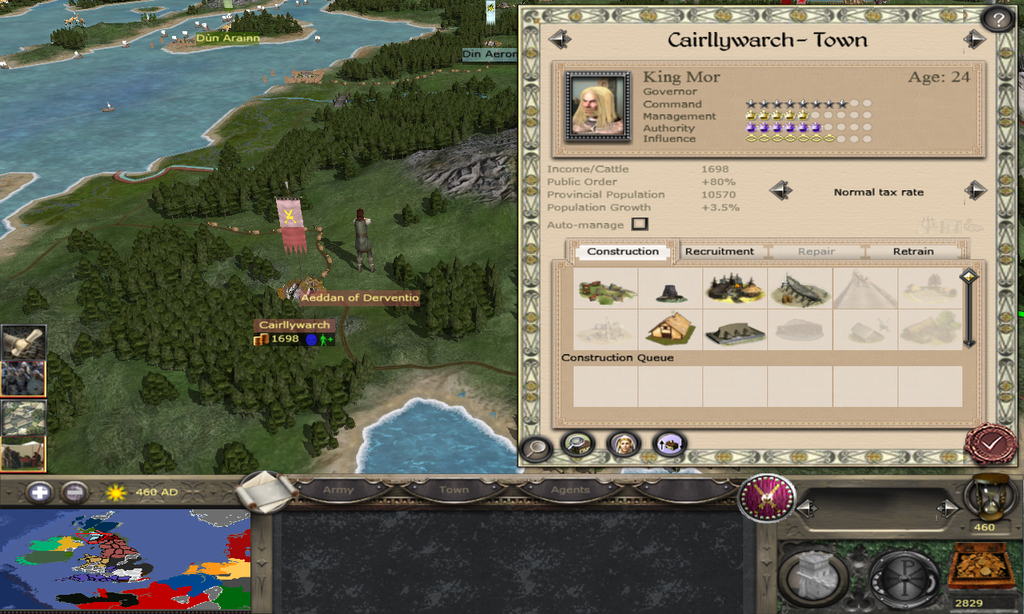Screen dimensions: 1024x614
Task: Click King Mor's portrait
Action: click(597, 105)
